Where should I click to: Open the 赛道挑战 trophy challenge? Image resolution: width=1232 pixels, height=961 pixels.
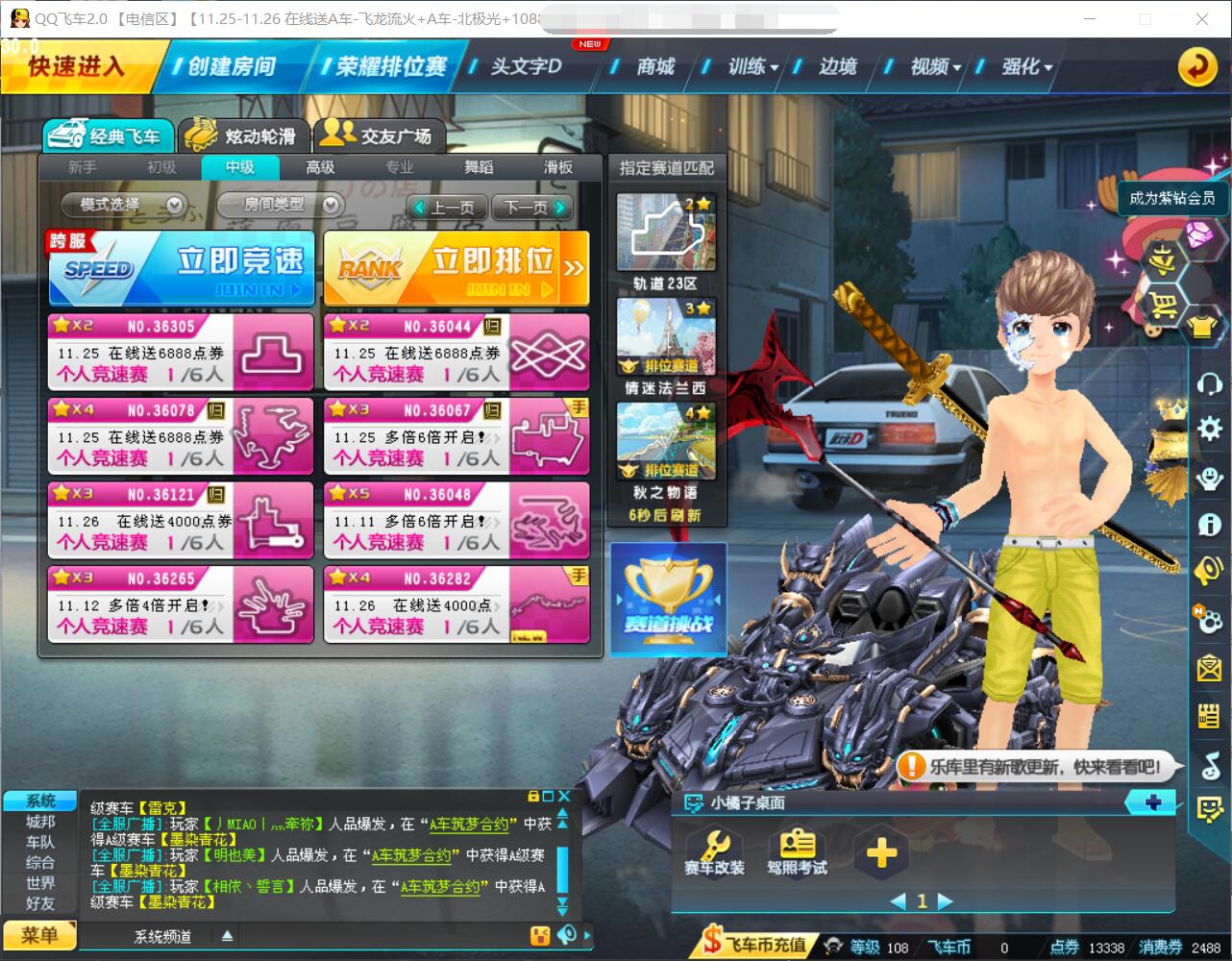668,598
